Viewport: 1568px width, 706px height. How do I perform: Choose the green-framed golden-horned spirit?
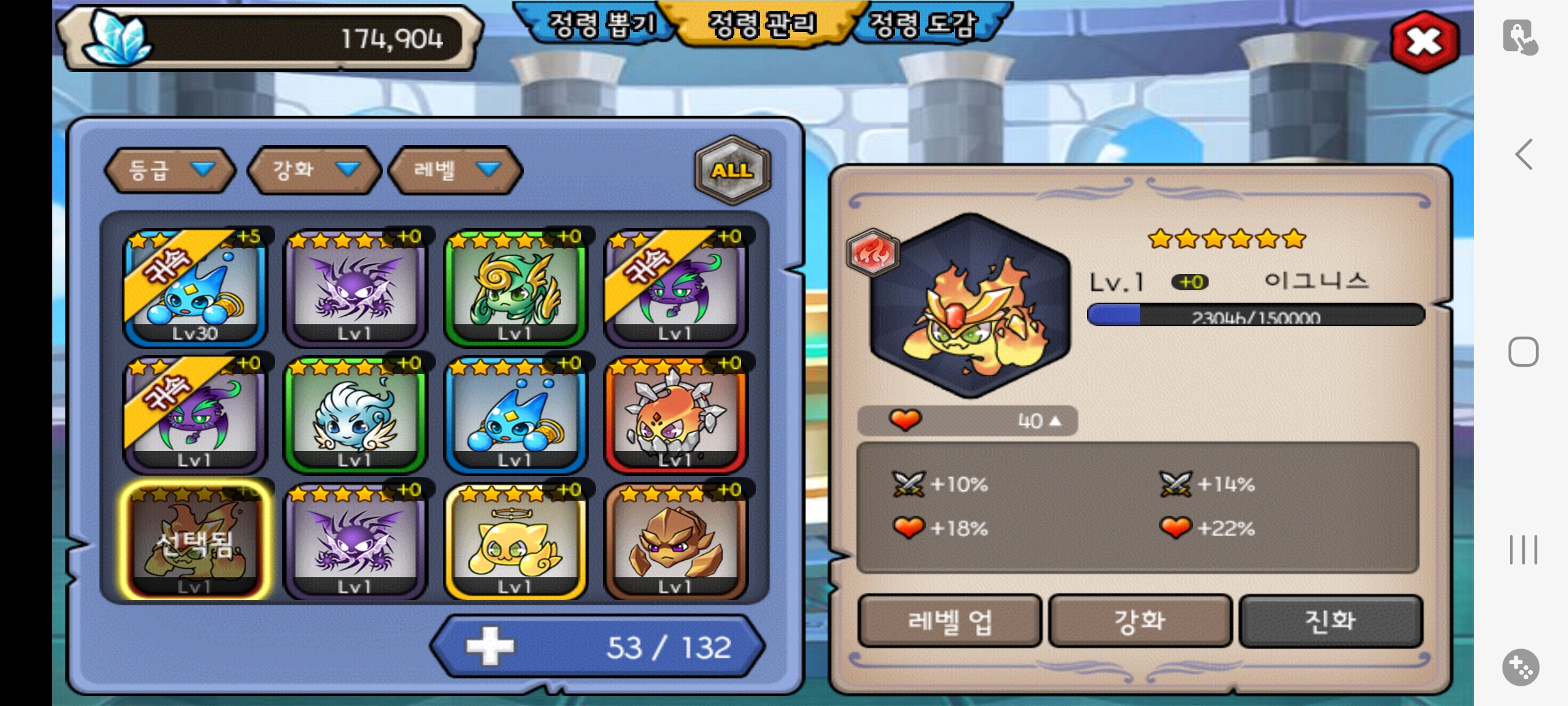(x=515, y=288)
